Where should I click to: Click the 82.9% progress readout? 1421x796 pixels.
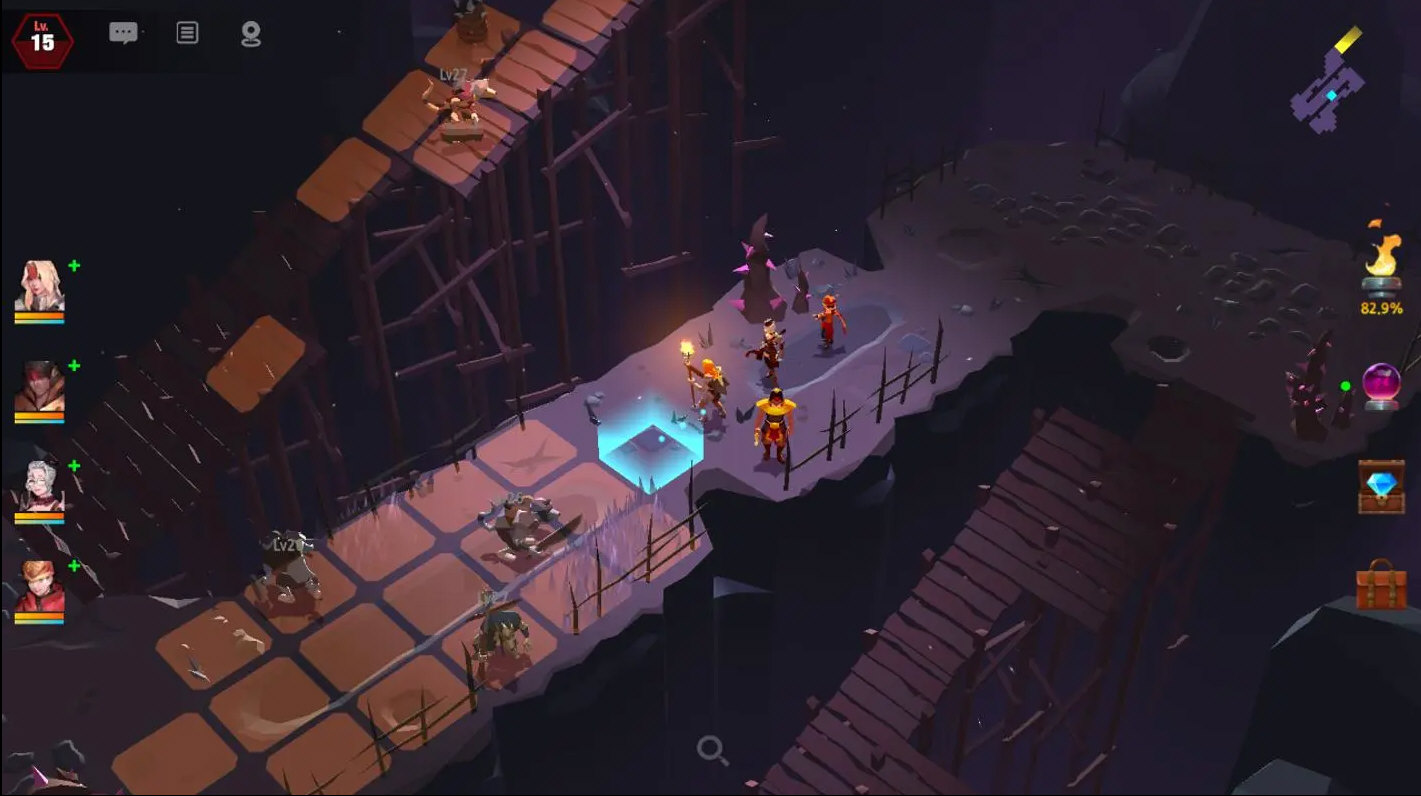[x=1383, y=308]
